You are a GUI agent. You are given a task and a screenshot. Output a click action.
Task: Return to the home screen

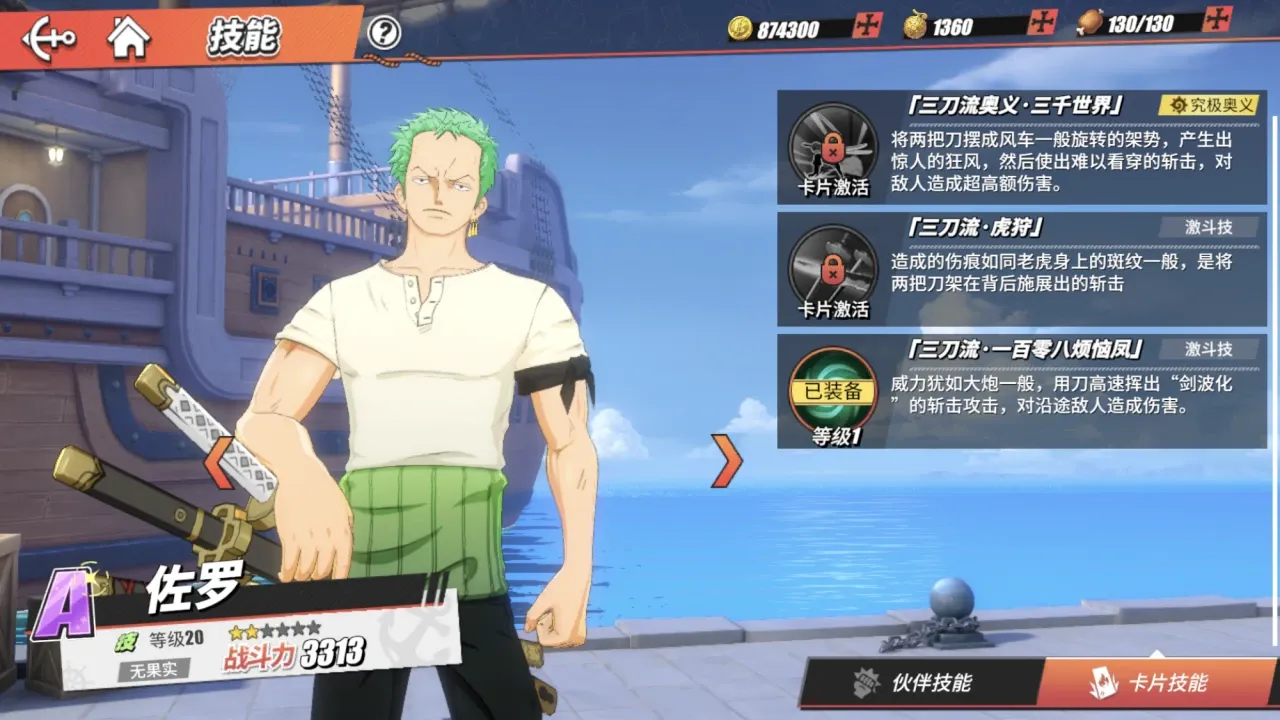[x=129, y=38]
